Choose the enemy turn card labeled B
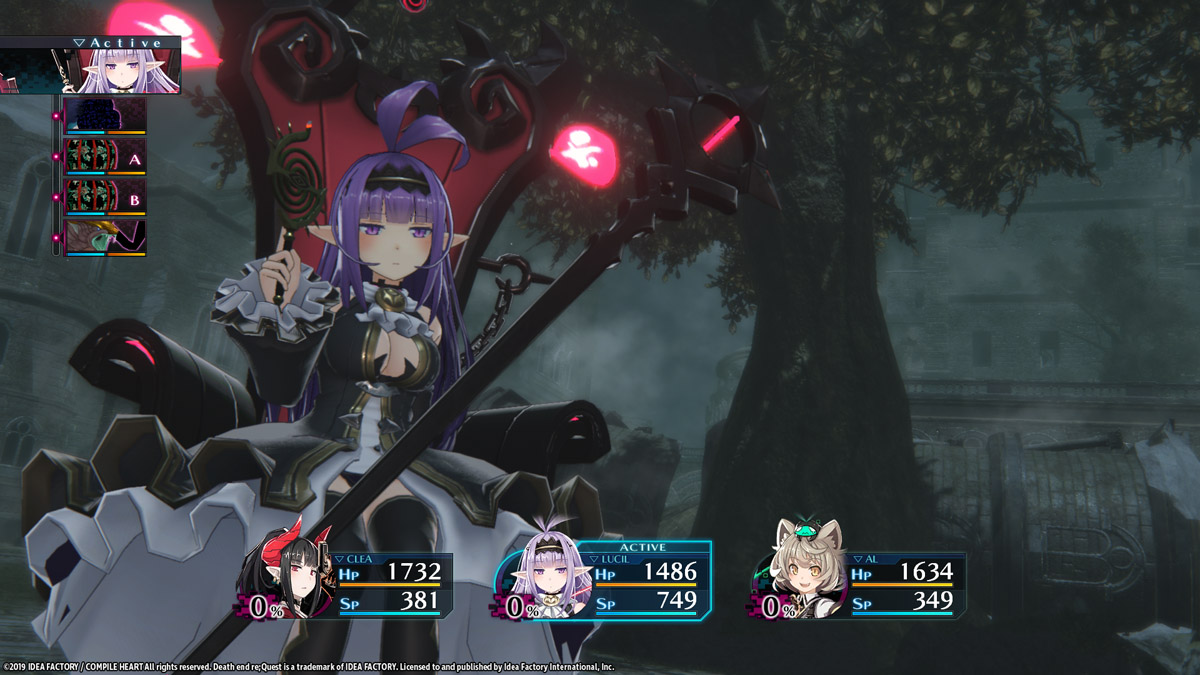 coord(105,197)
